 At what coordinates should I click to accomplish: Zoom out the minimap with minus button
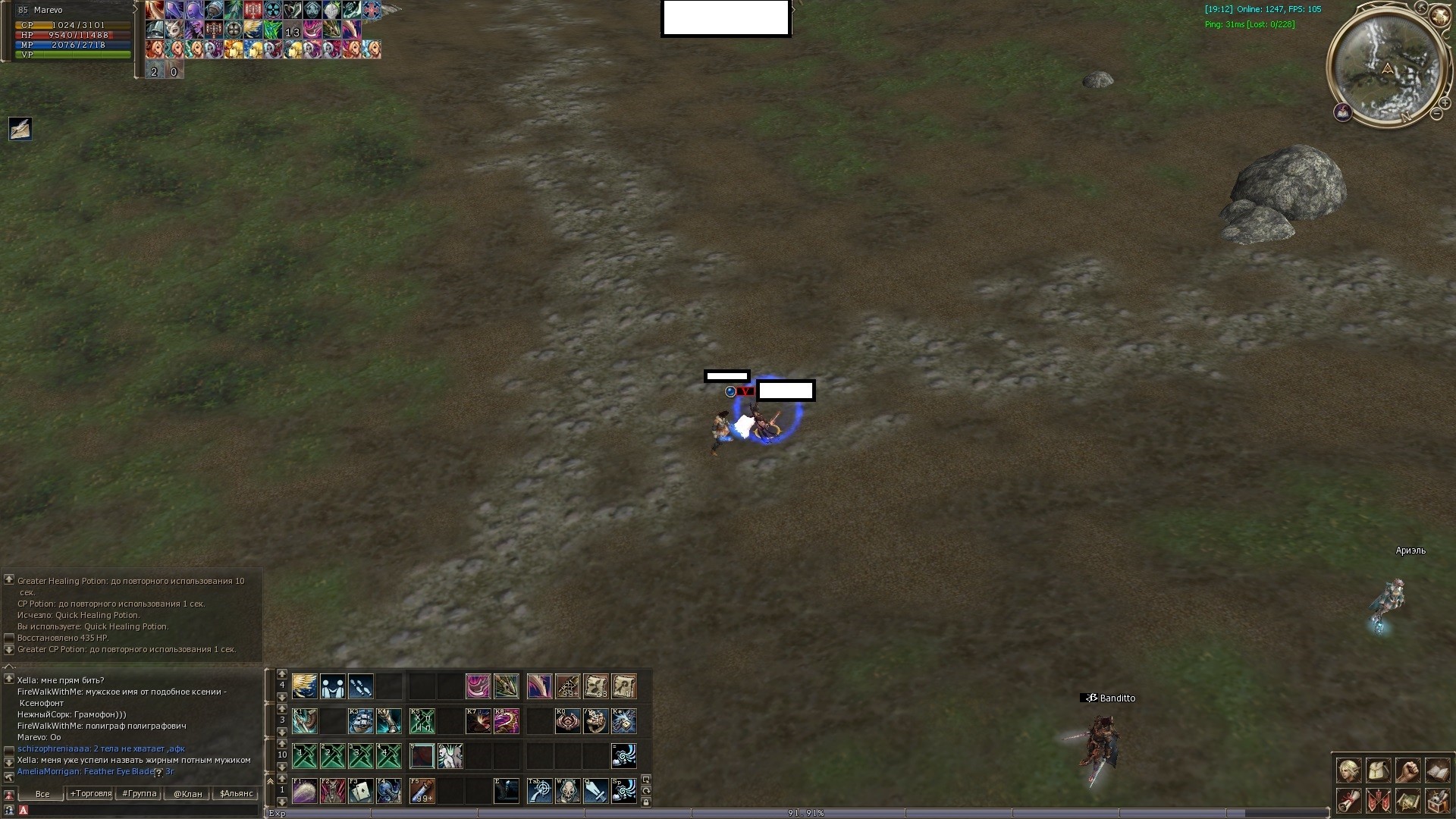click(1436, 114)
